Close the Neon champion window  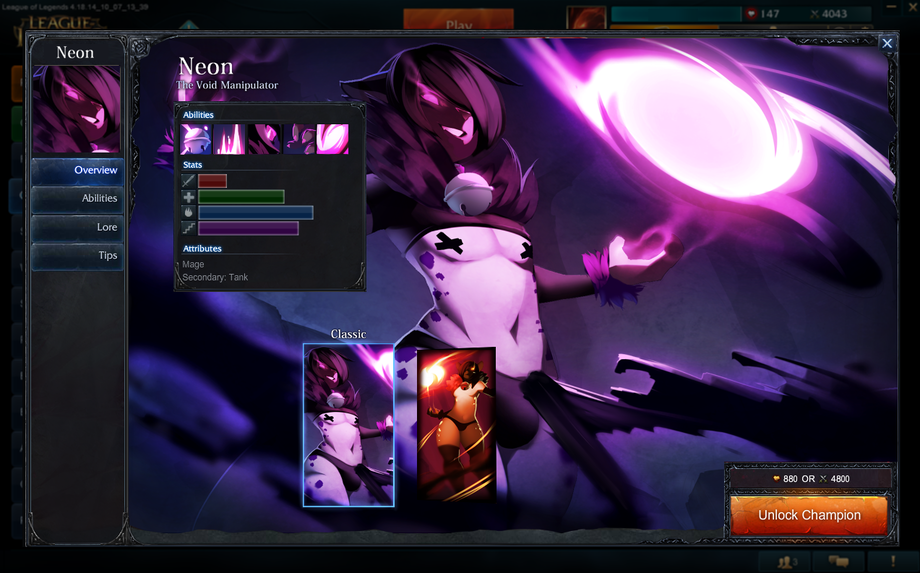pos(887,43)
